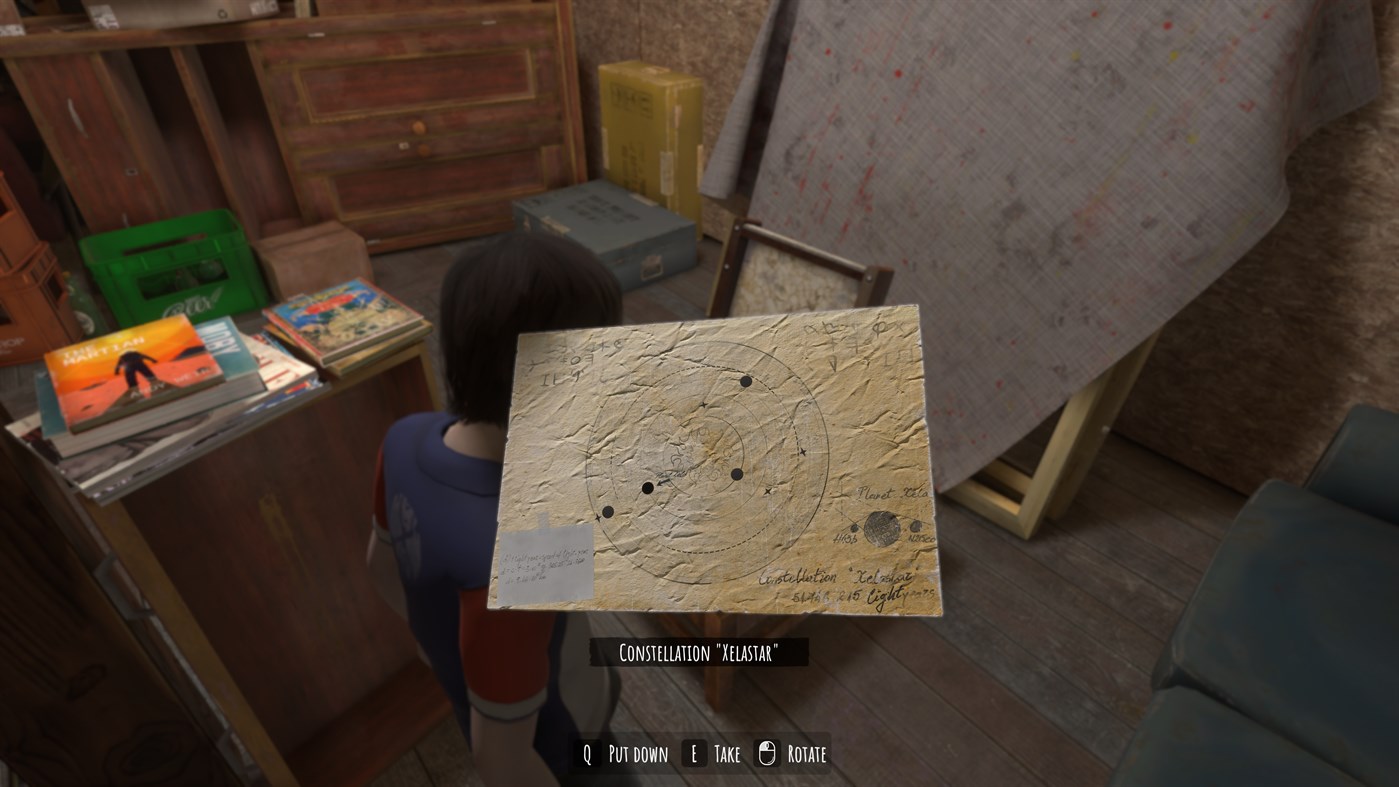Click the cross marker on the right ring
The width and height of the screenshot is (1399, 787).
pyautogui.click(x=803, y=452)
